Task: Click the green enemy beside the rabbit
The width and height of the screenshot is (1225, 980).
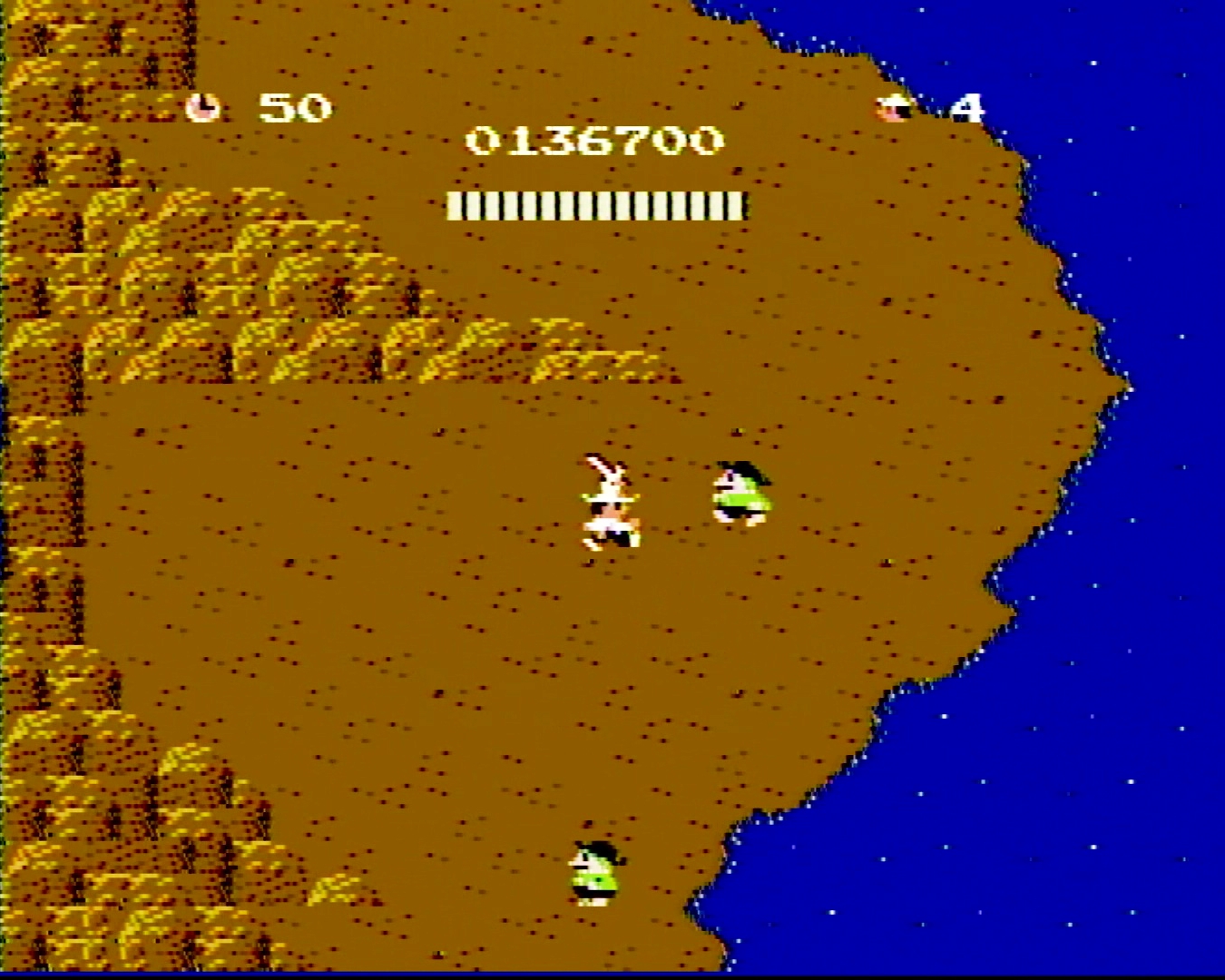Action: coord(740,490)
